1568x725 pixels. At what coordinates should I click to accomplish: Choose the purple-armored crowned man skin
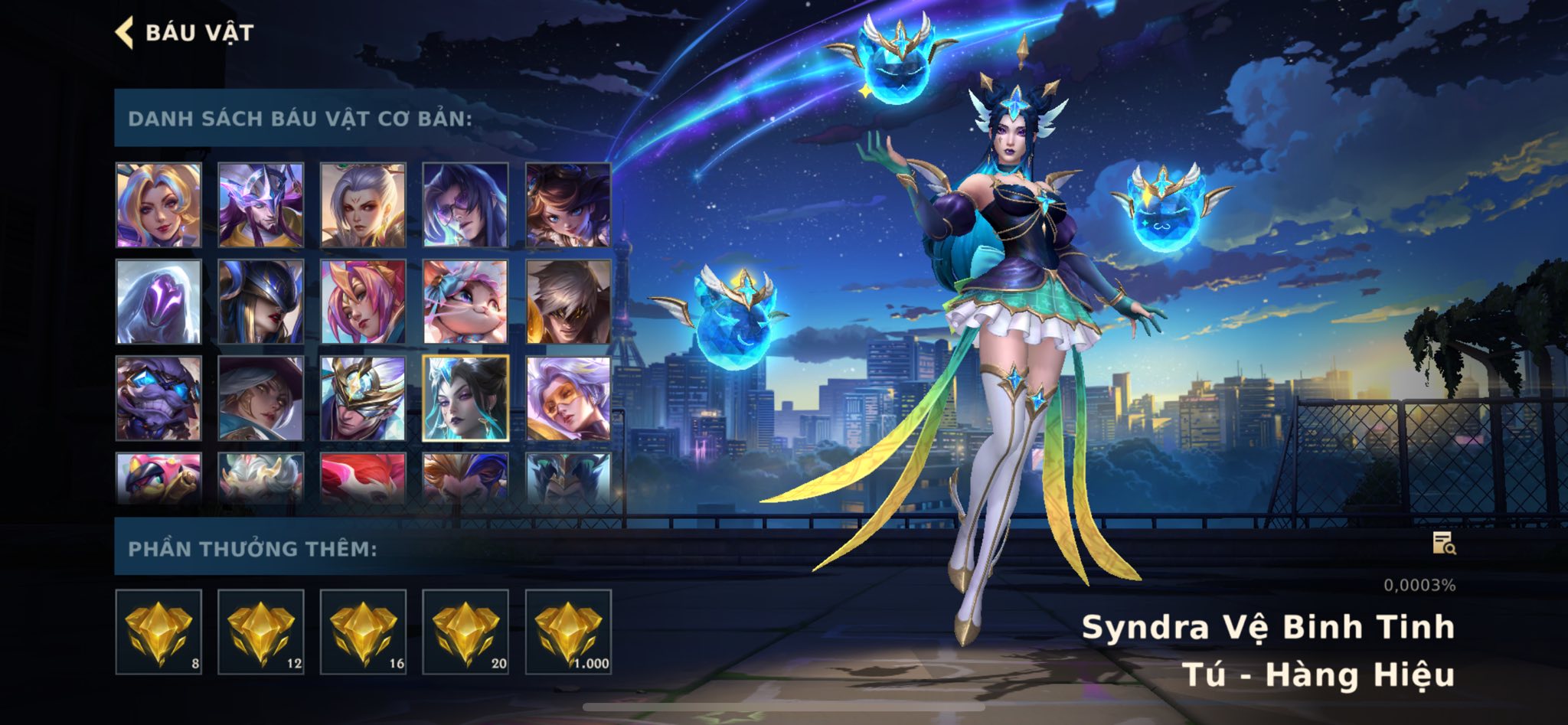click(x=261, y=205)
